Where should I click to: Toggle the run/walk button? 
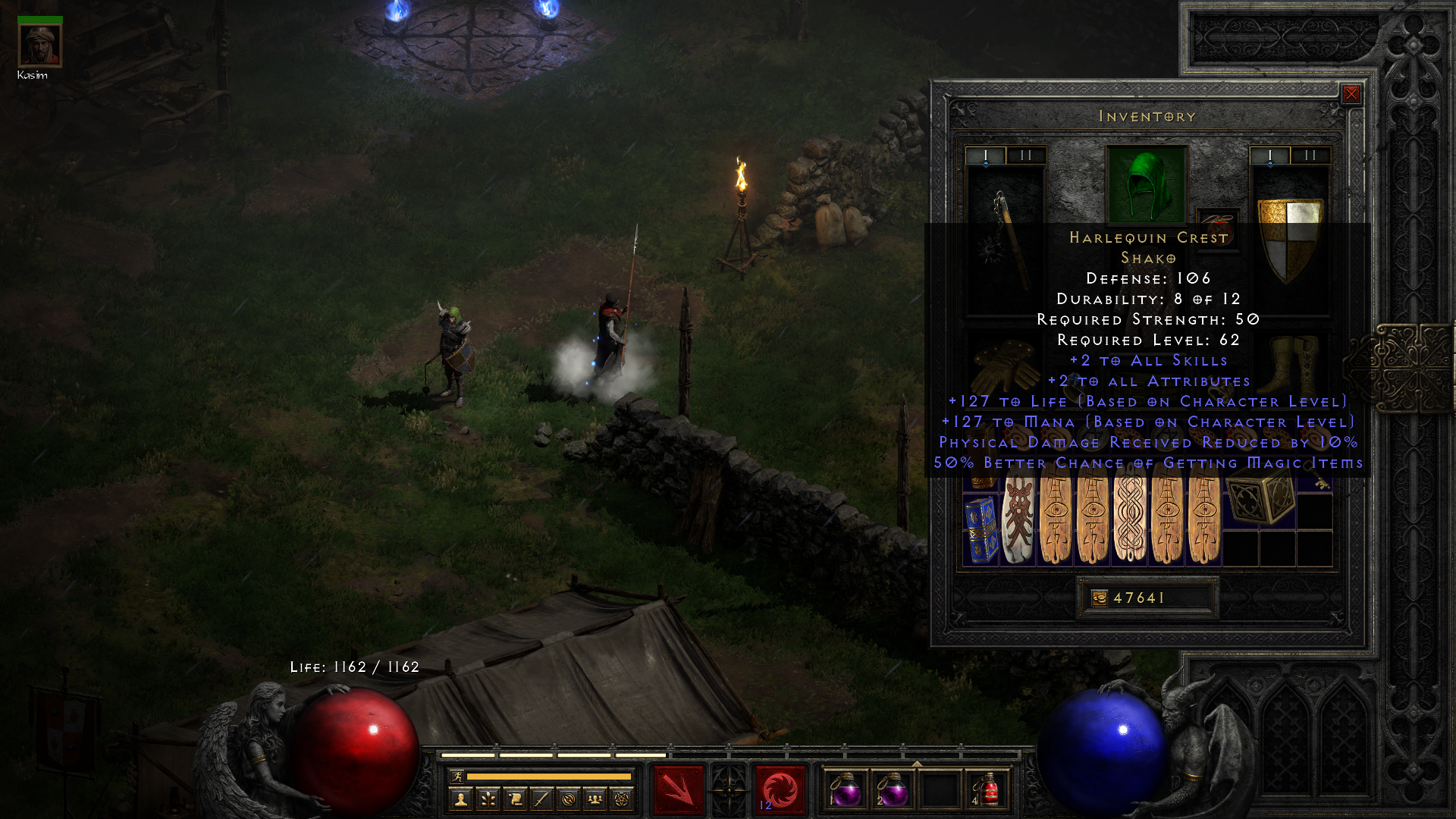[x=457, y=776]
